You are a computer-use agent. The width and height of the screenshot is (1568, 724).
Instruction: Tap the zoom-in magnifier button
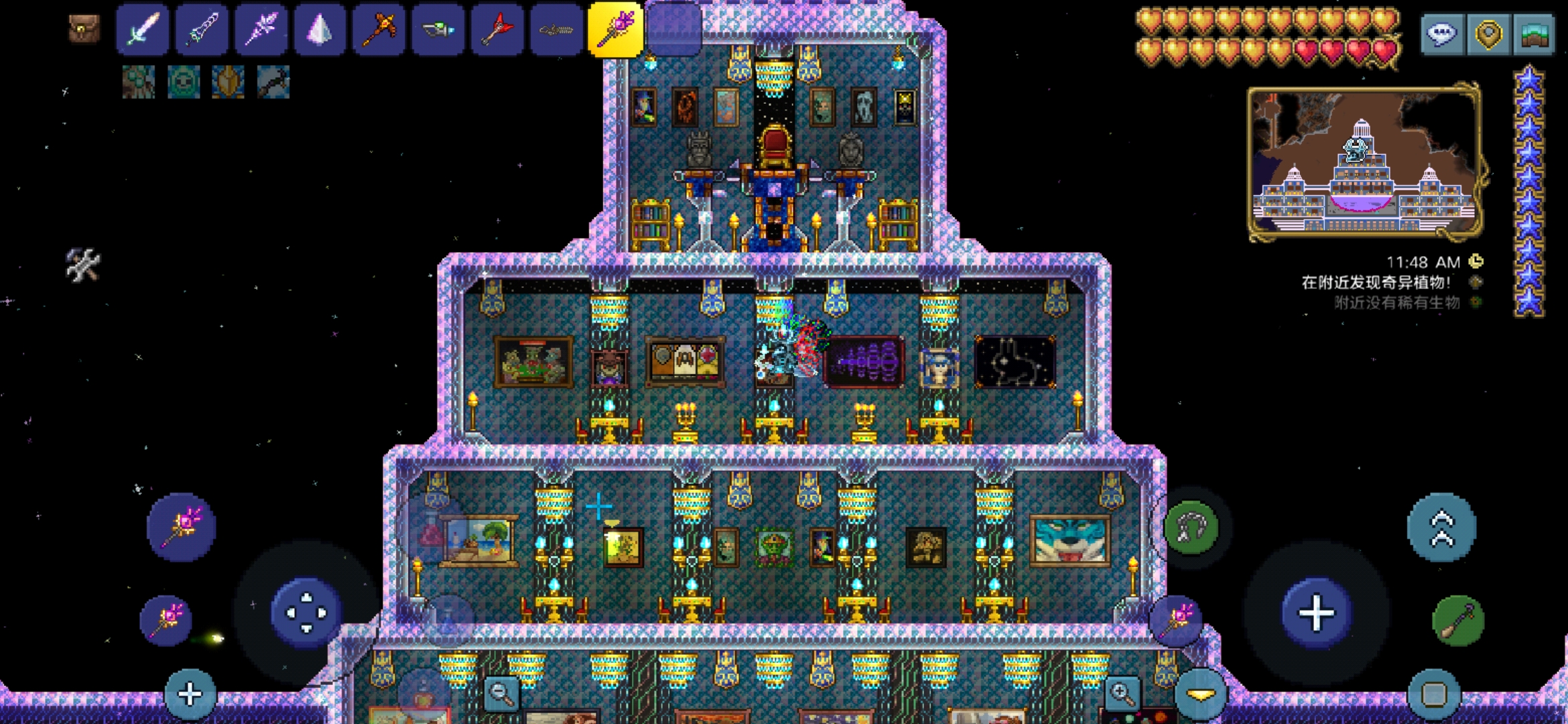(x=1122, y=693)
